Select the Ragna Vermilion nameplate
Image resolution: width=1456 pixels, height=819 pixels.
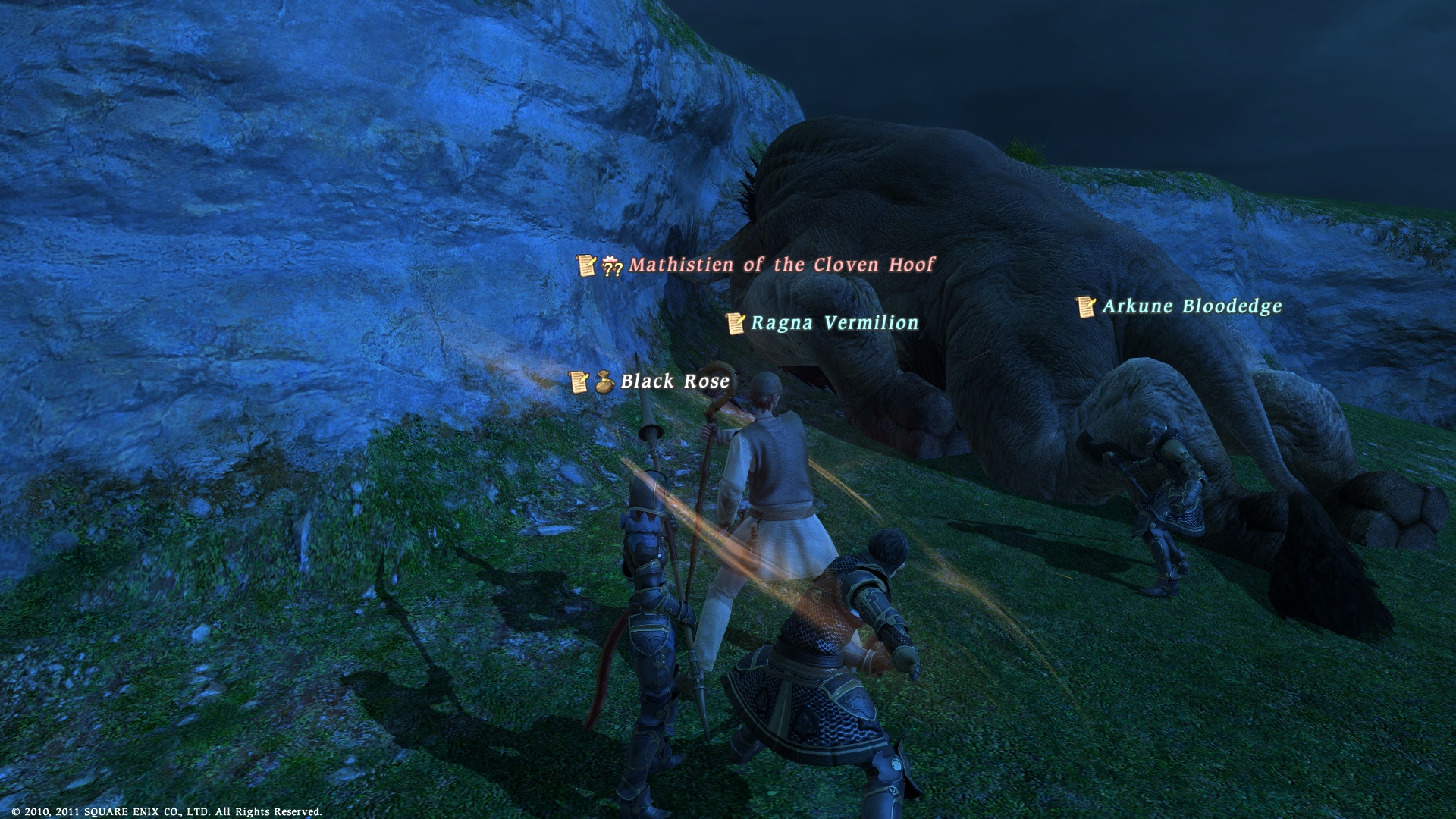click(x=834, y=323)
